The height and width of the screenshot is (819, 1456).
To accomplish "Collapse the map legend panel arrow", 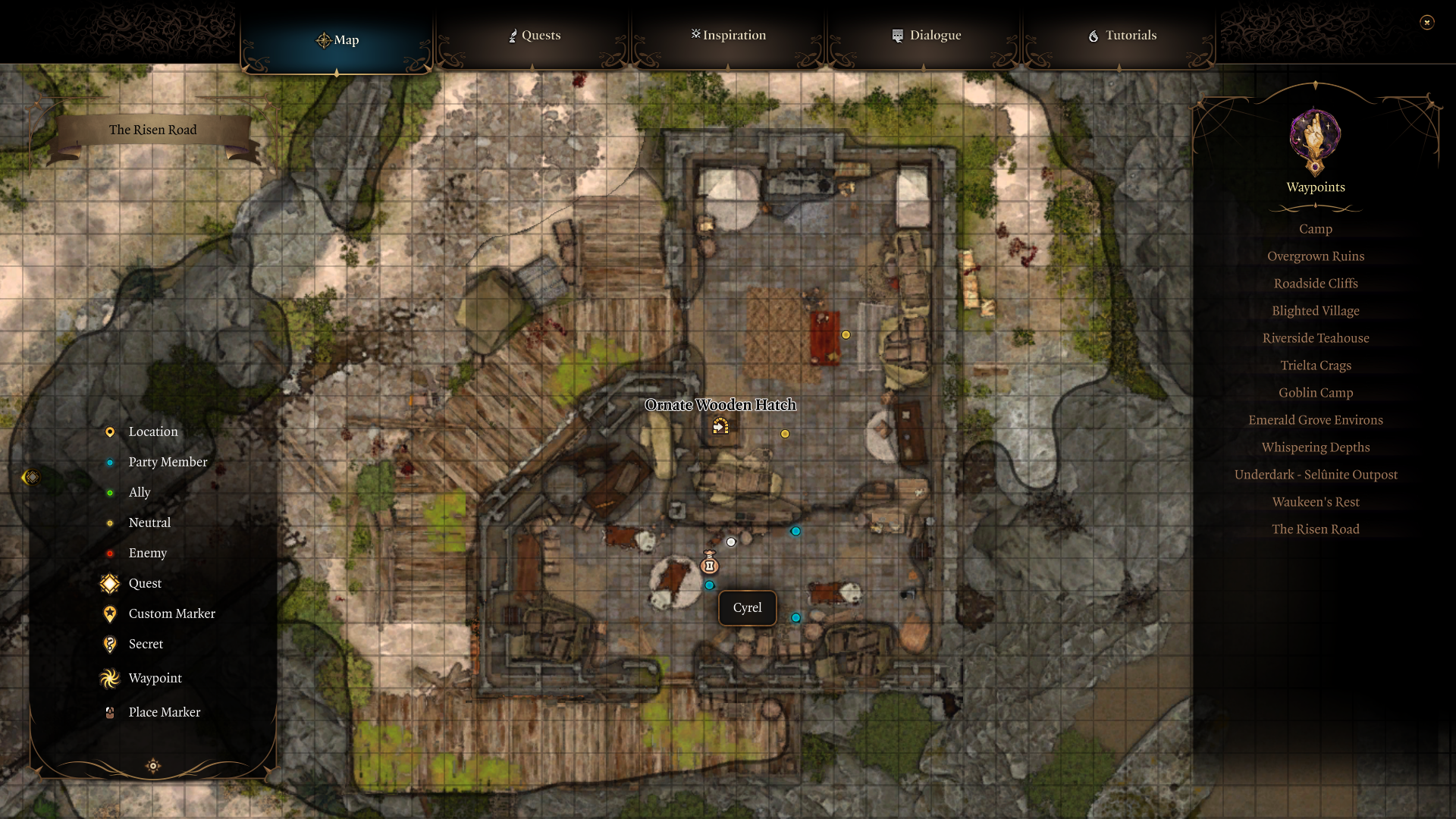I will click(31, 477).
